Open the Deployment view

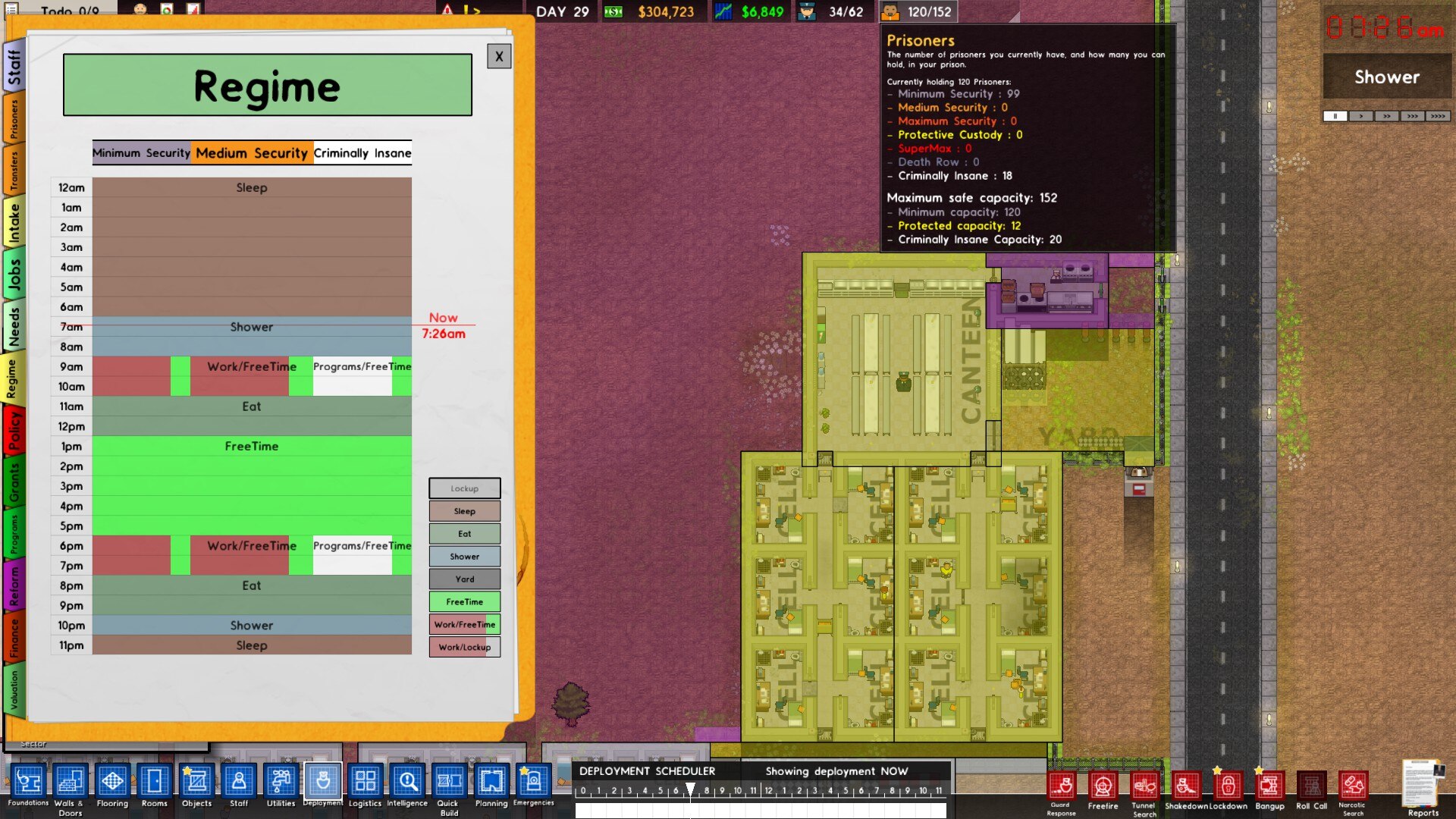(x=323, y=781)
